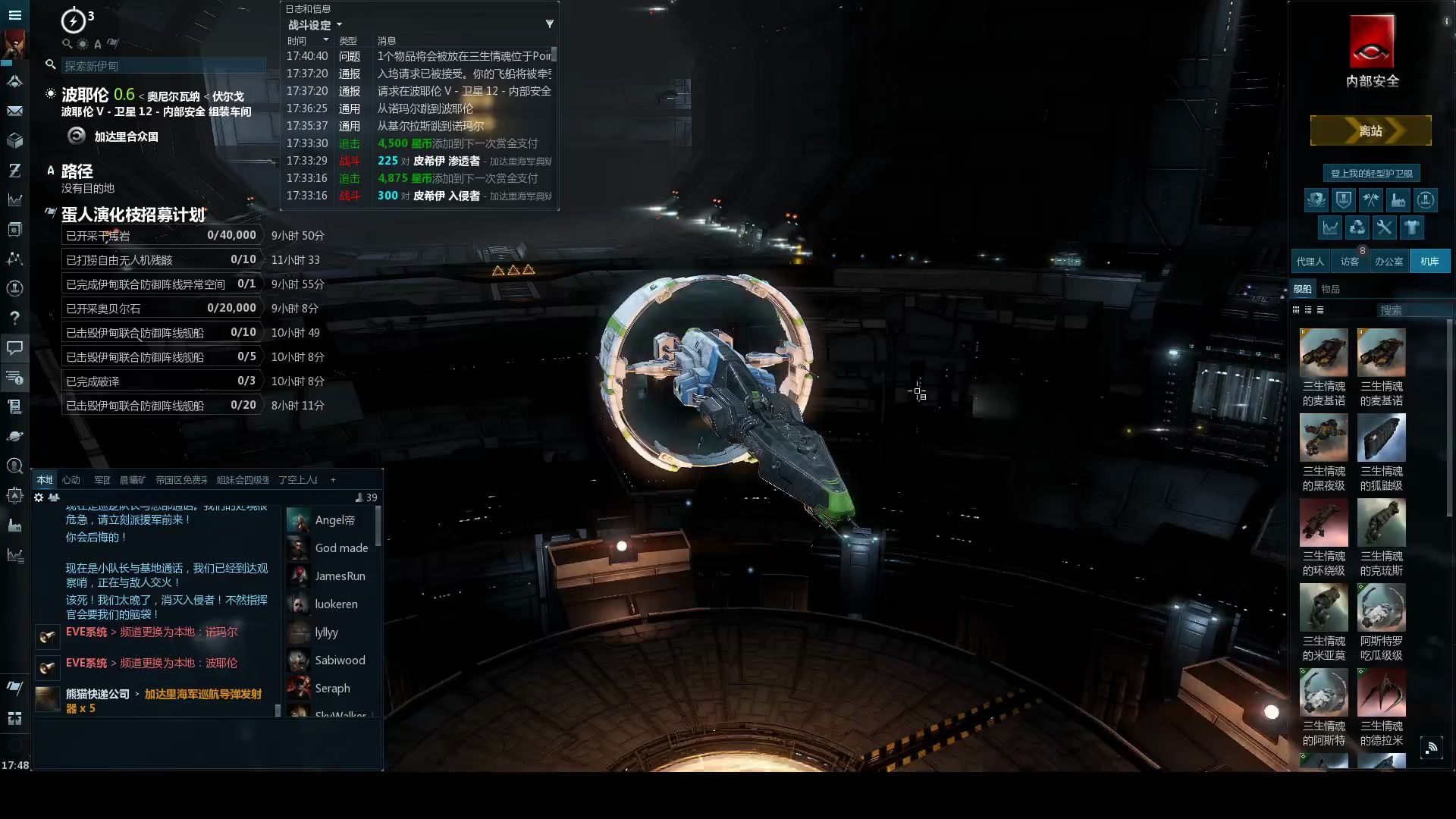Switch to the 代理人 agents tab
The height and width of the screenshot is (819, 1456).
tap(1310, 262)
